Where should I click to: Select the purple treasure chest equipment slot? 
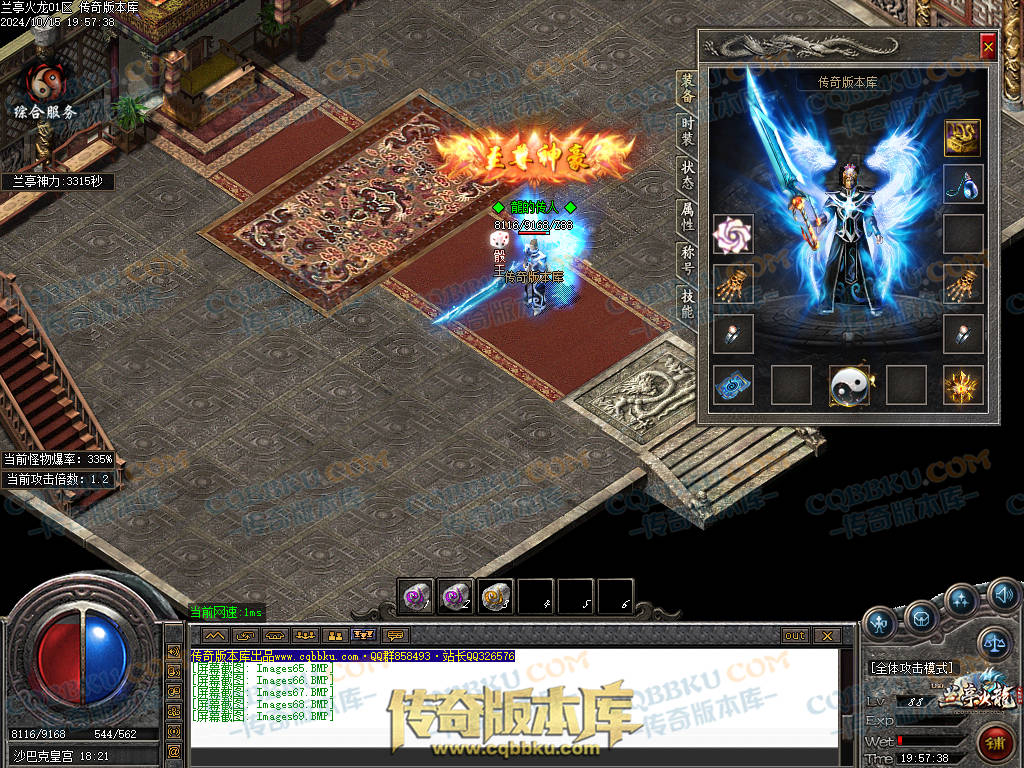point(963,137)
